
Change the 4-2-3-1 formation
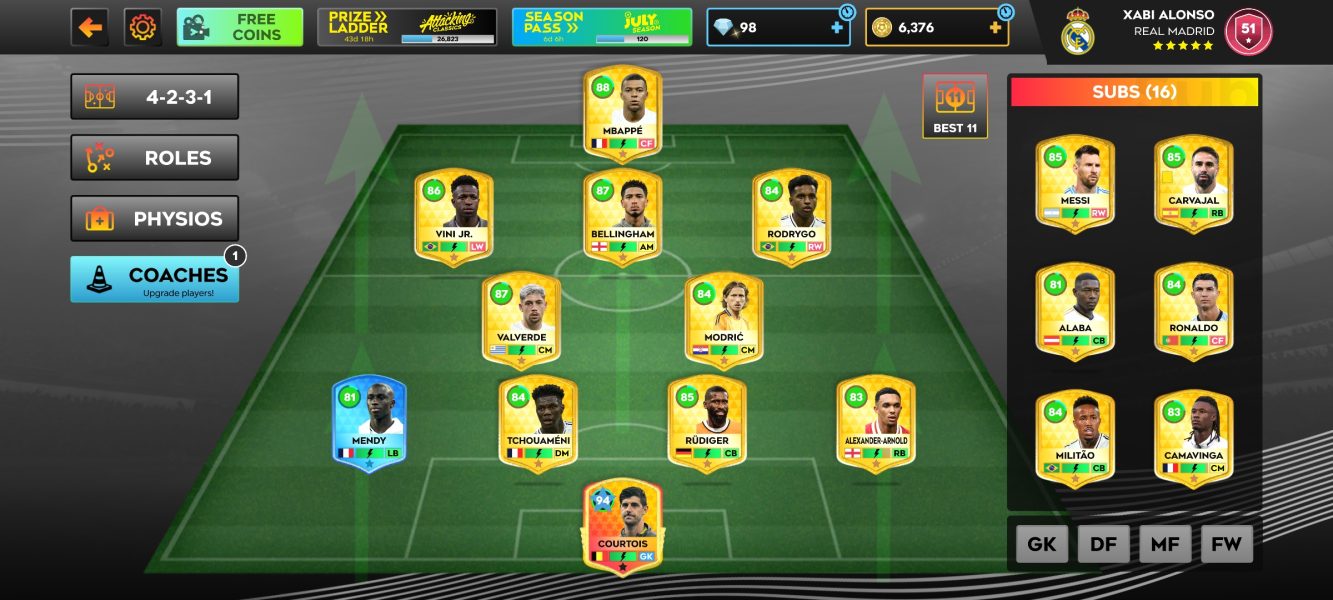(155, 97)
